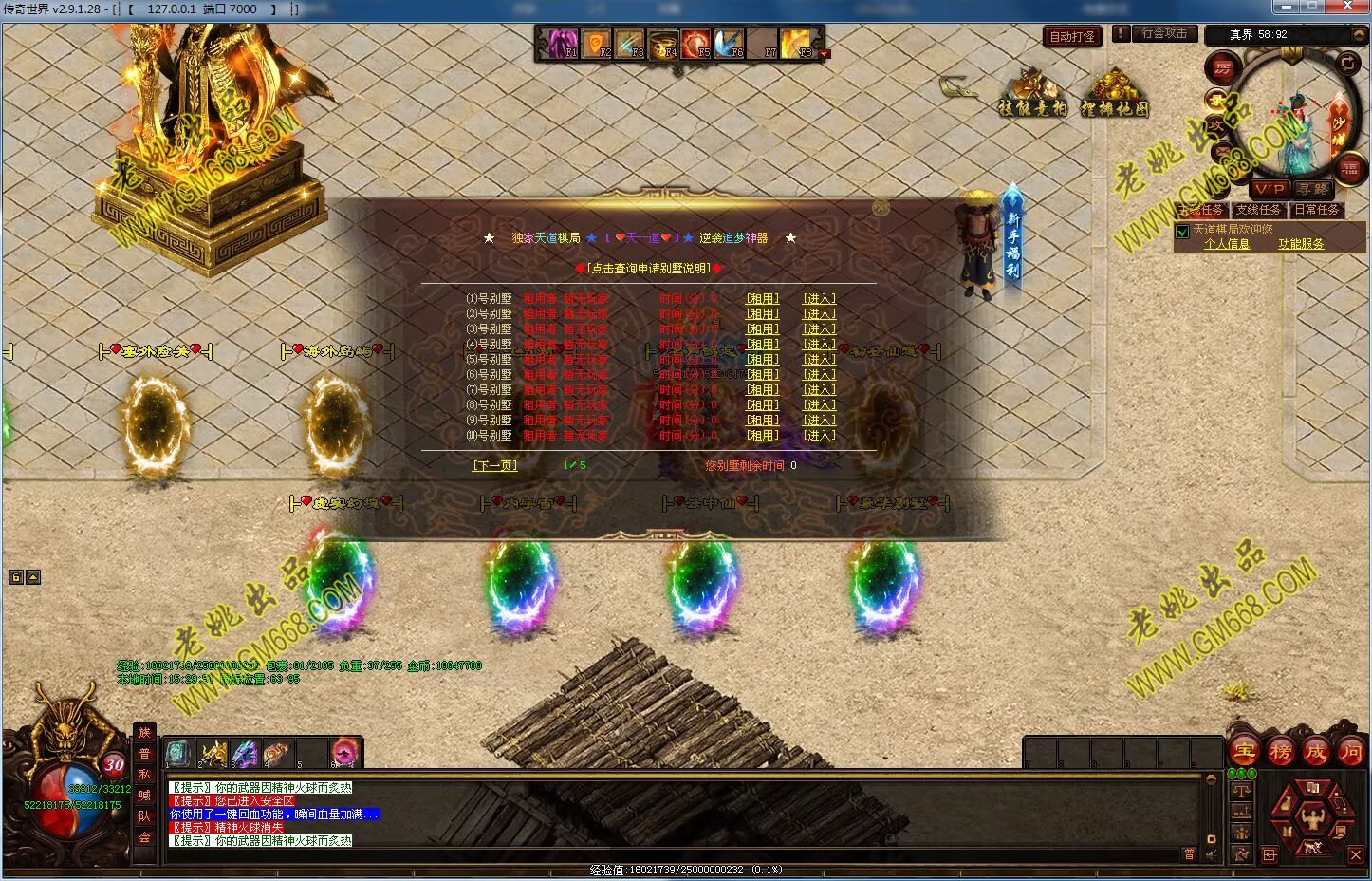Close the villa rental dialog
Screen dimensions: 1372x881
881,207
